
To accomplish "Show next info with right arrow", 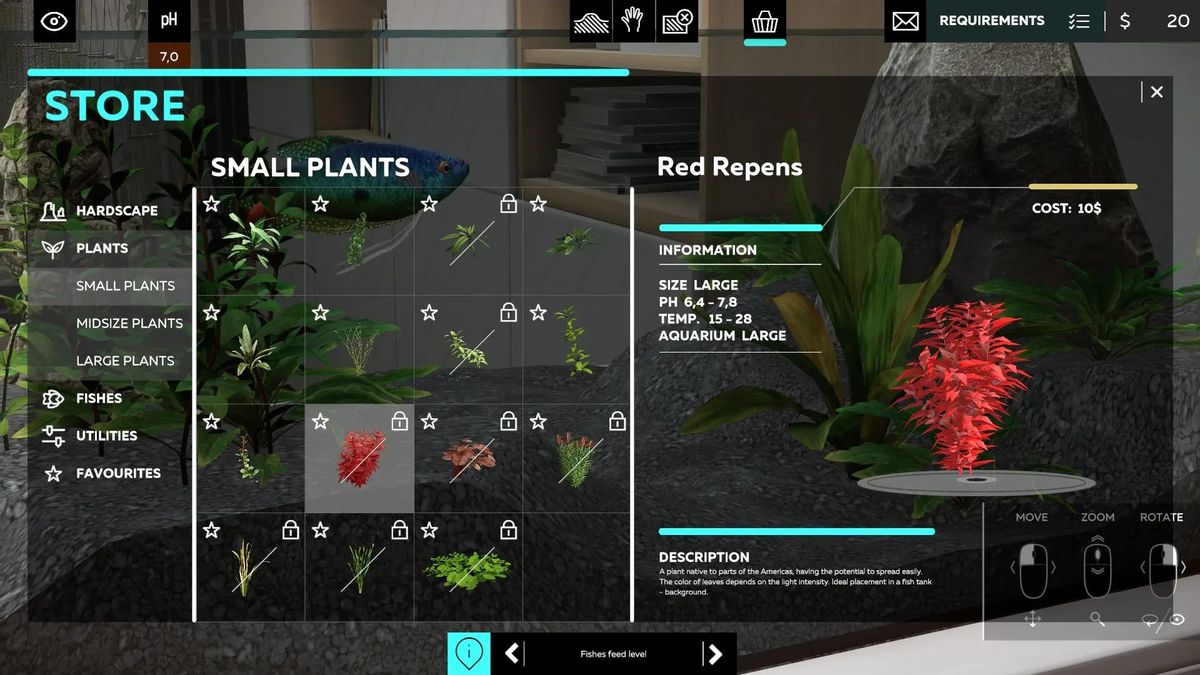I will [x=714, y=654].
